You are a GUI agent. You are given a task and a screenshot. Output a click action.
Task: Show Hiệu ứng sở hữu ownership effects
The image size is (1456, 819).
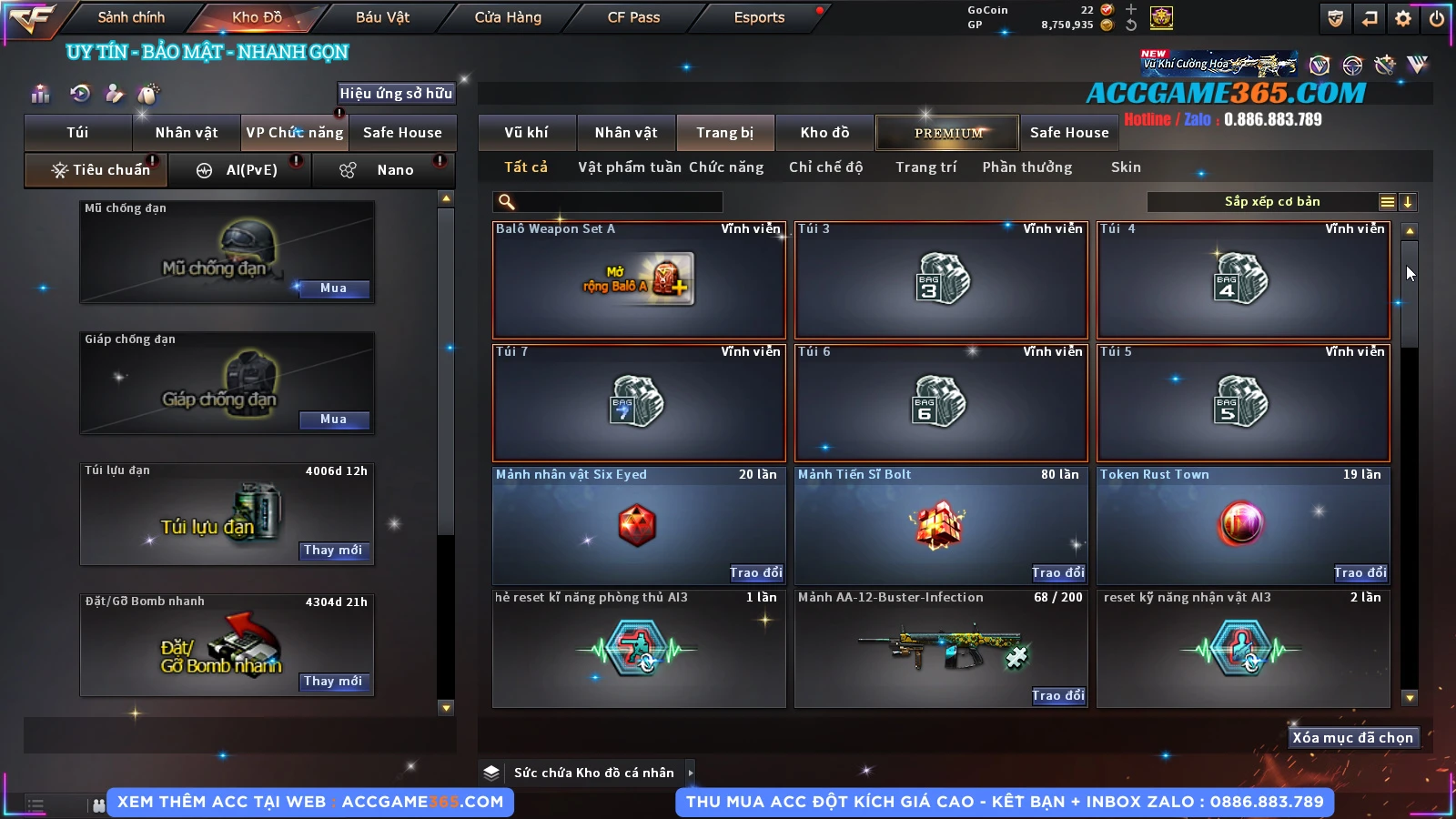click(x=396, y=93)
